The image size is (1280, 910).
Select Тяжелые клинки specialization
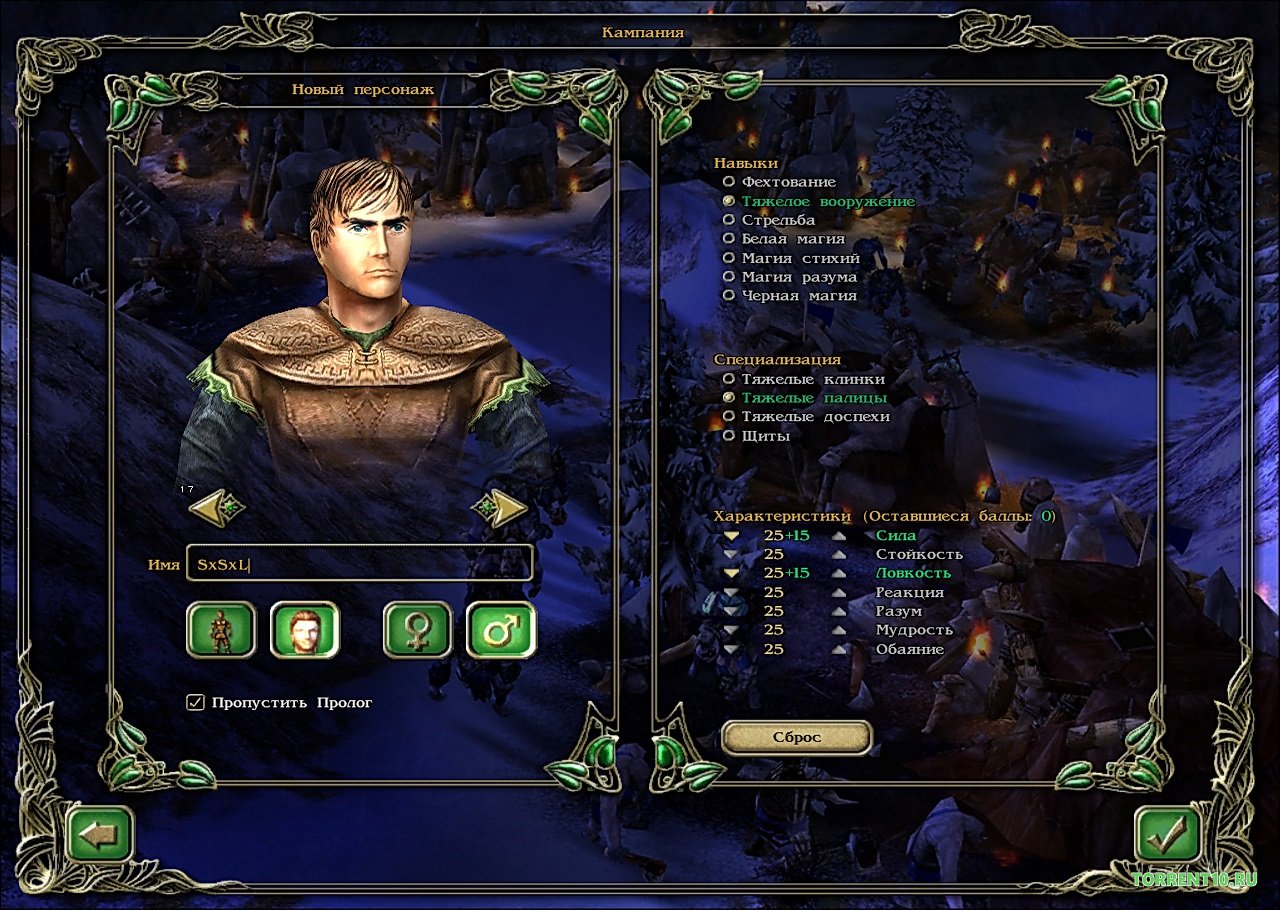point(729,379)
